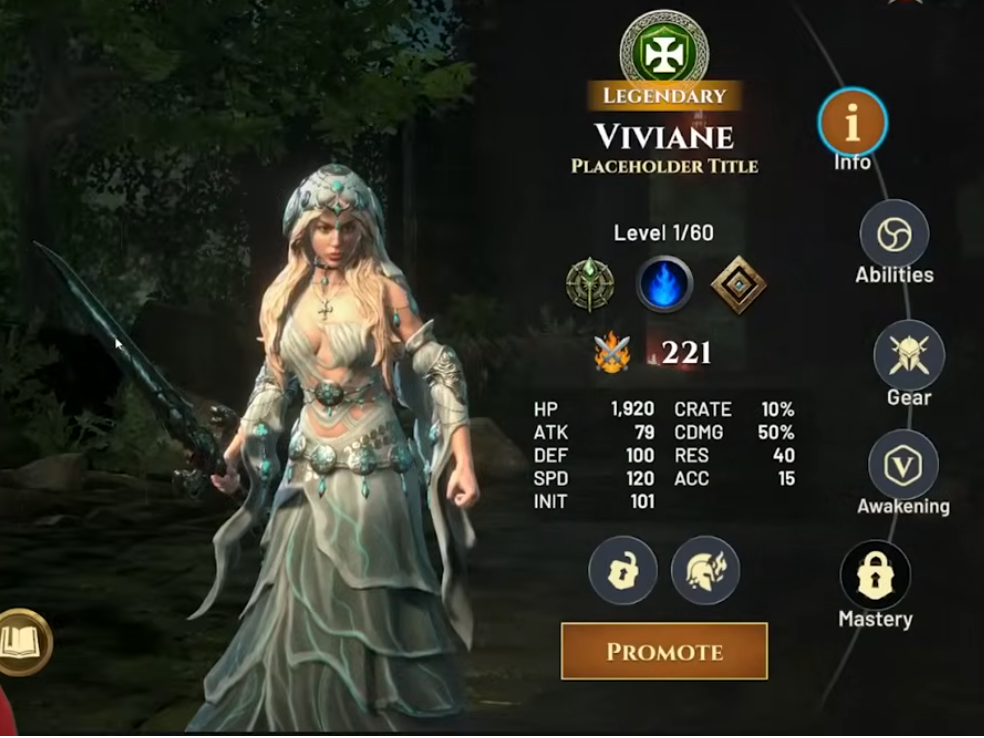Open the book icon on left edge
Viewport: 984px width, 738px height.
(22, 641)
